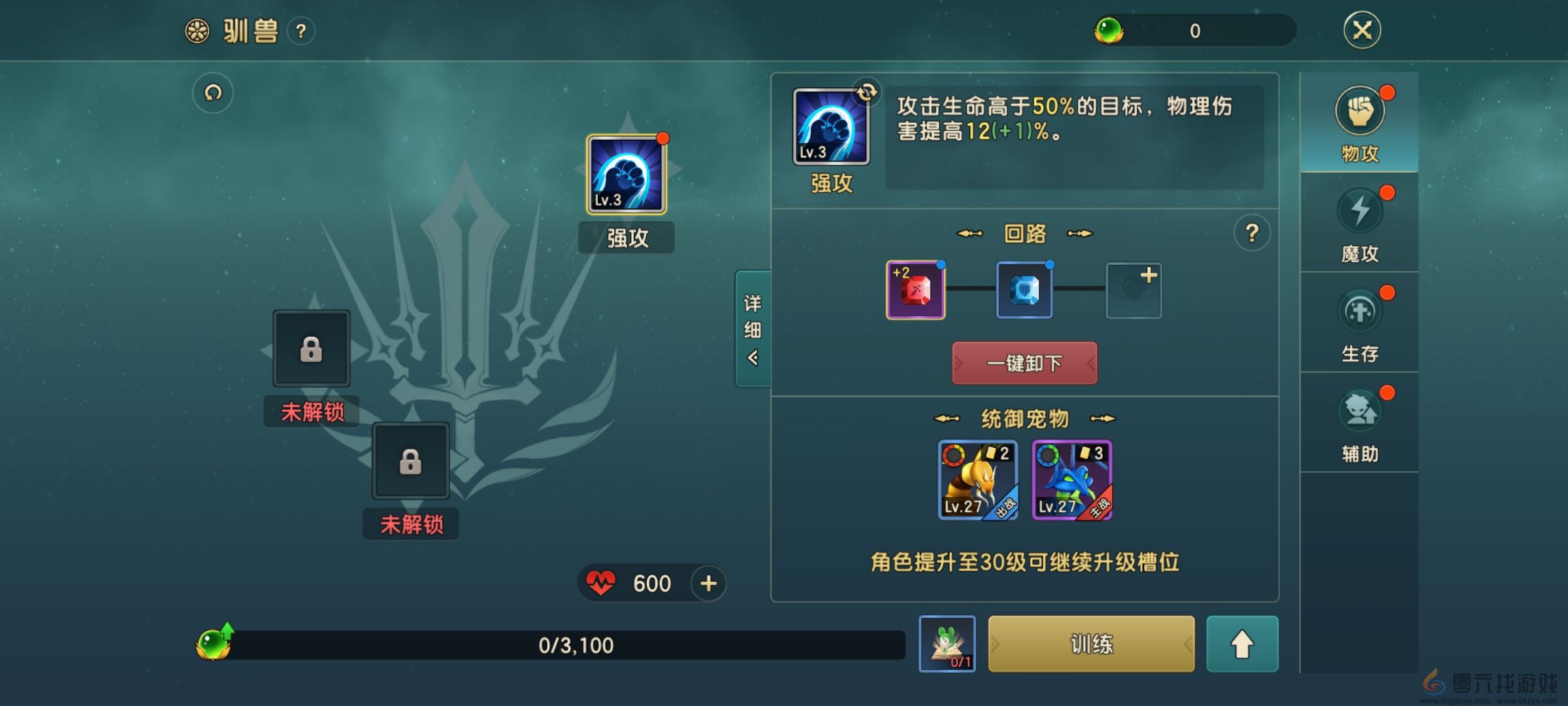Toggle the Lv.27 出战 pet
Viewport: 1568px width, 706px height.
pos(977,480)
